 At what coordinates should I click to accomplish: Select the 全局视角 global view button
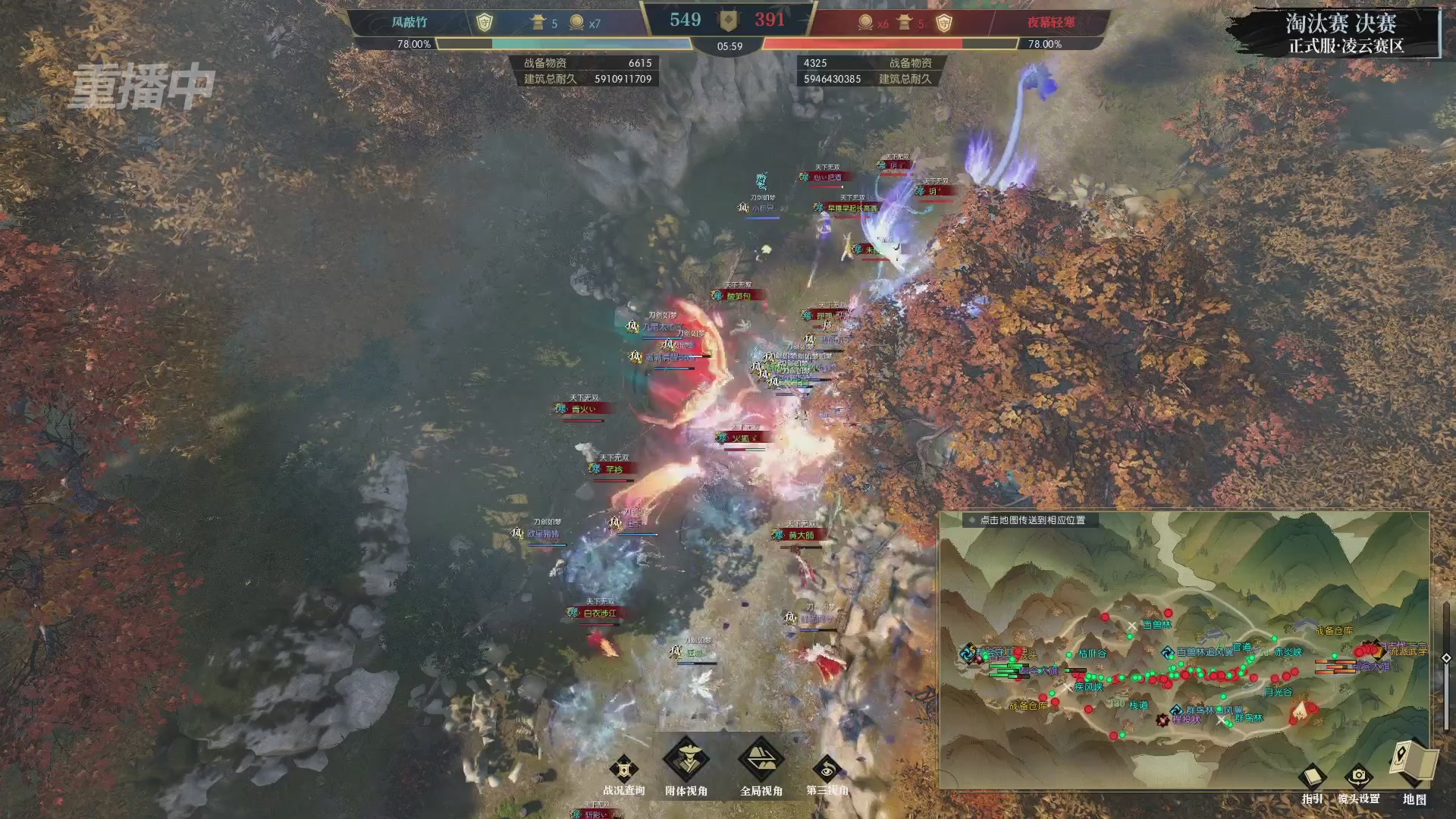coord(761,761)
